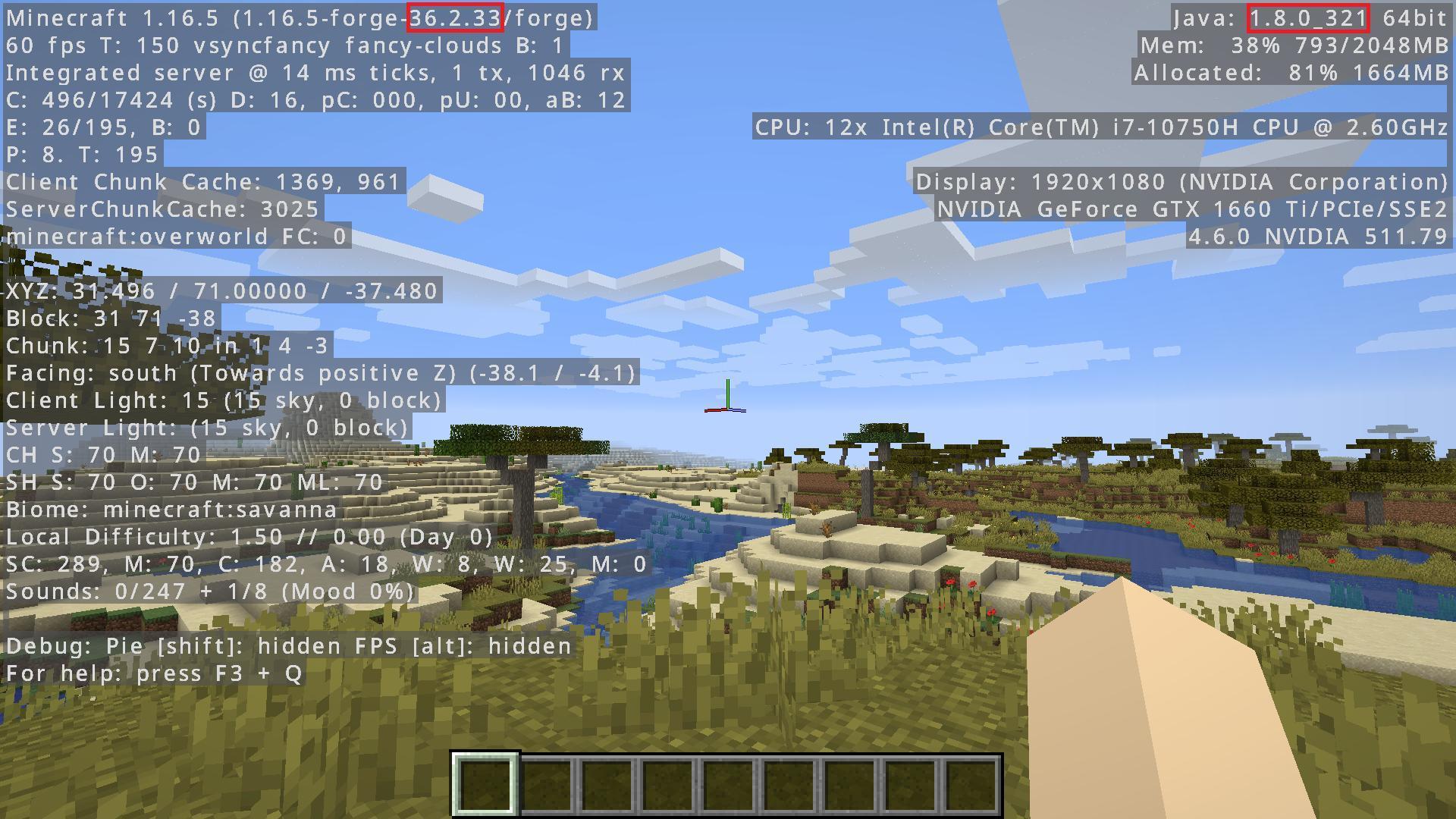This screenshot has width=1456, height=819.
Task: Click the highlighted forge version 36.2.33
Action: pos(456,17)
